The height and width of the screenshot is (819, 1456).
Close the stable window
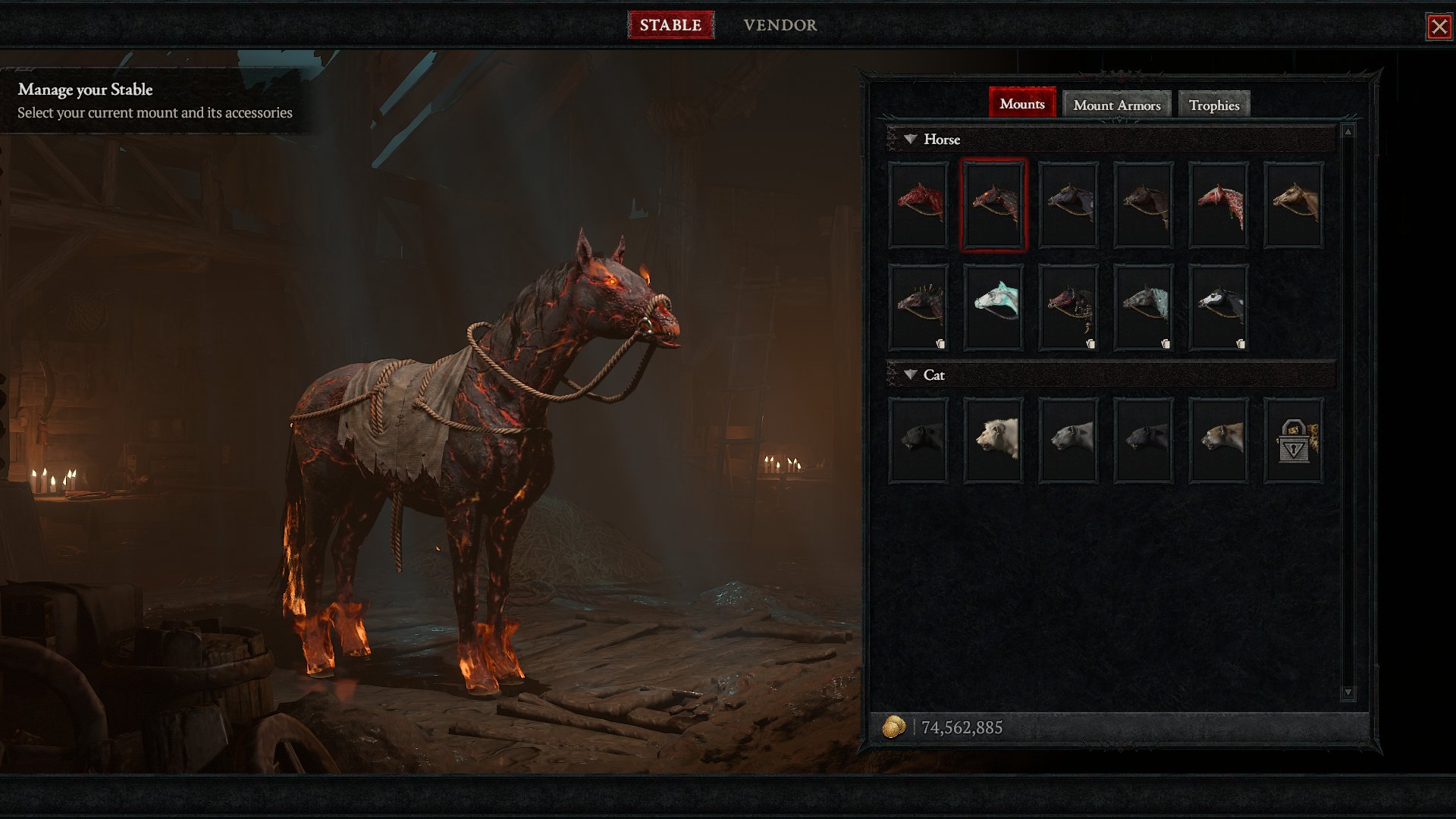pyautogui.click(x=1439, y=27)
